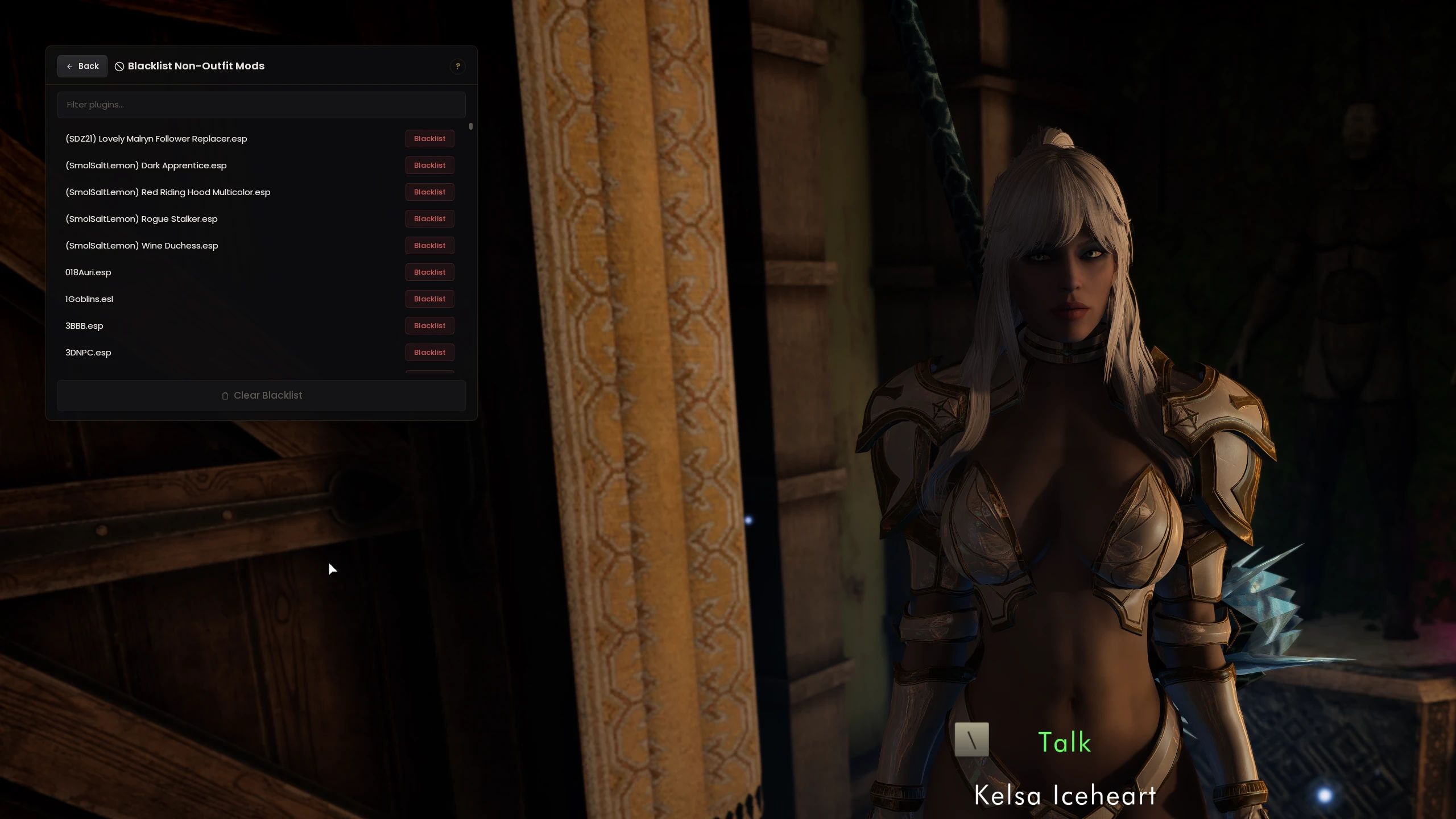Blacklist the 3DNPC.esp plugin

click(429, 352)
